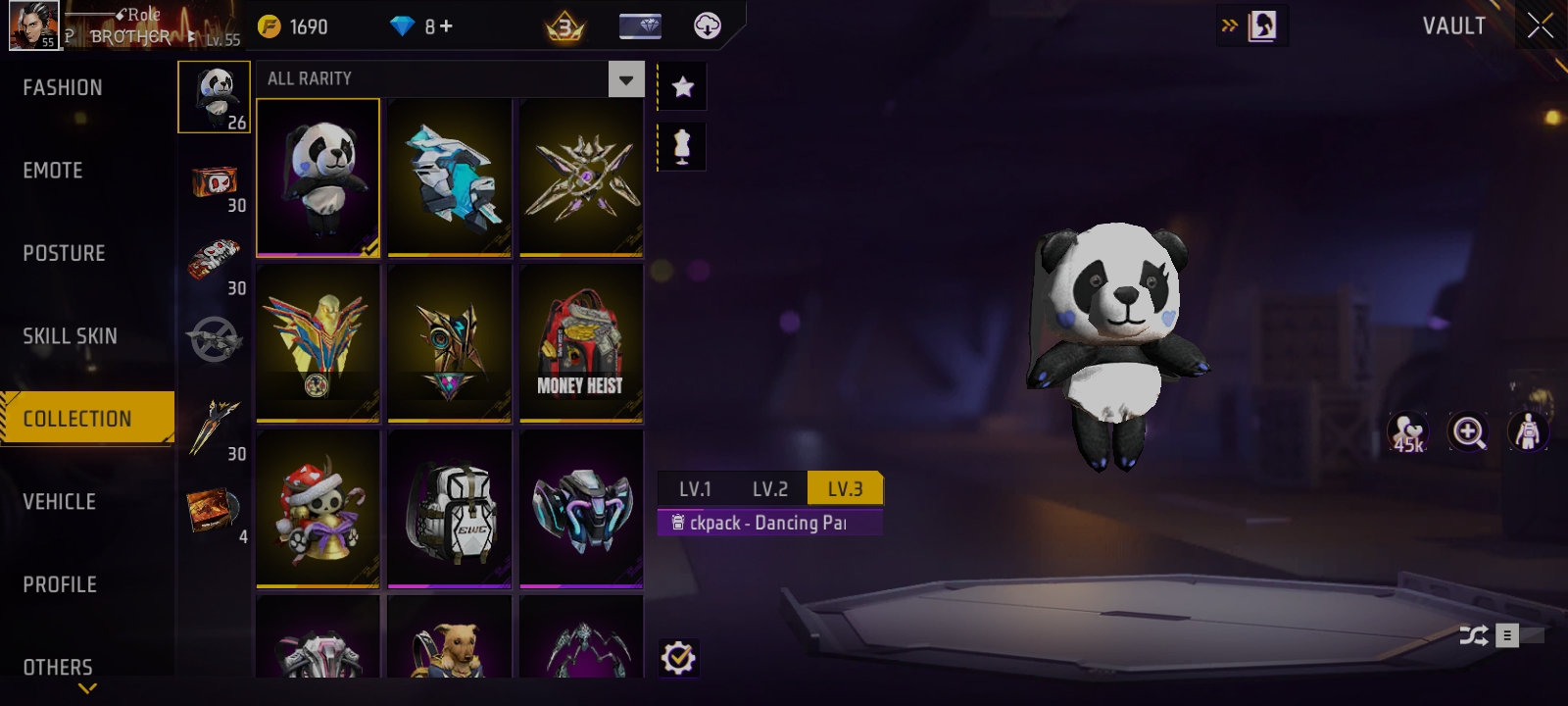
Task: Click the VAULT button
Action: pos(1452,26)
